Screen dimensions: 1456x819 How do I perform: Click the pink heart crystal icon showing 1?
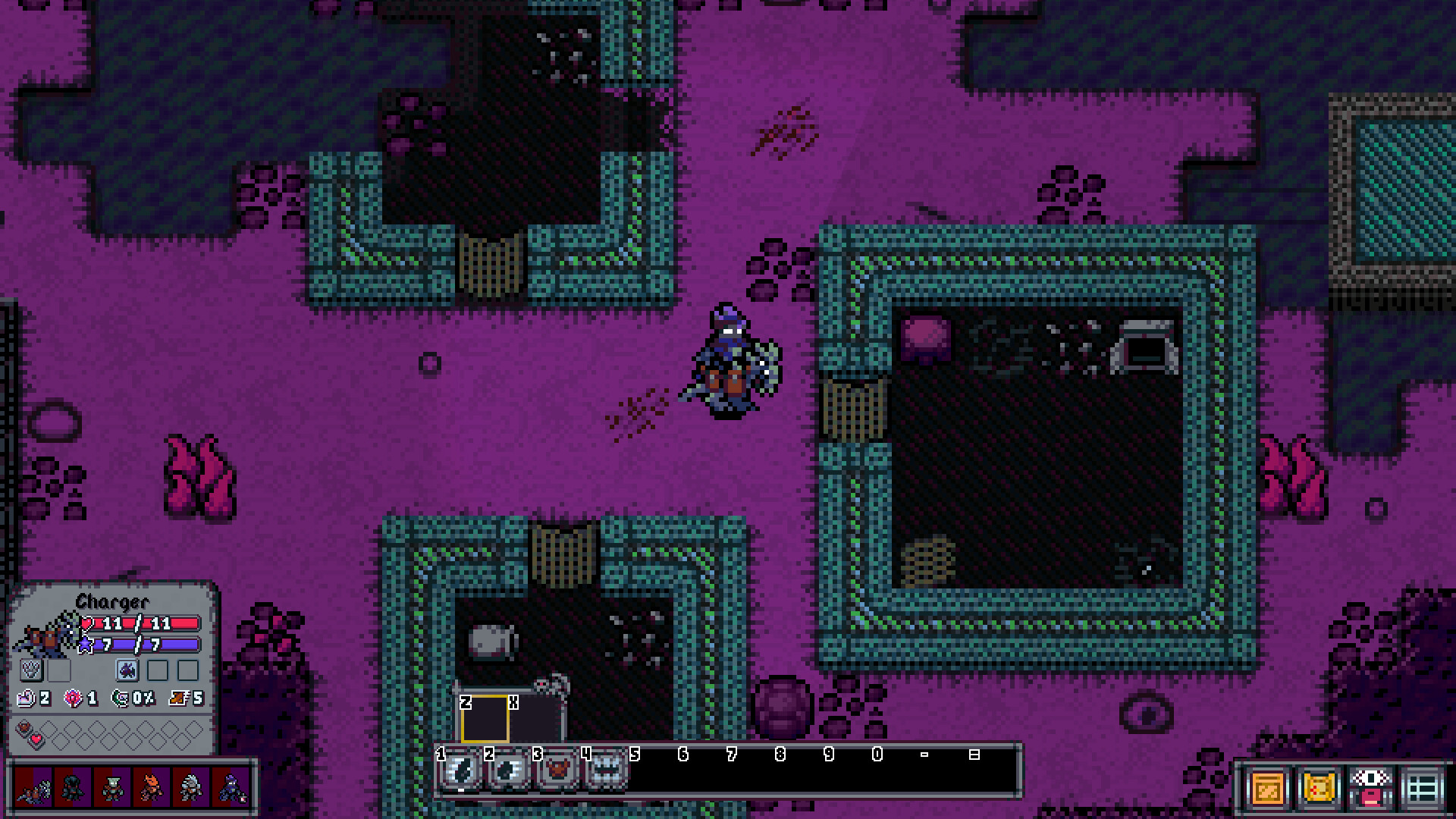click(x=73, y=698)
